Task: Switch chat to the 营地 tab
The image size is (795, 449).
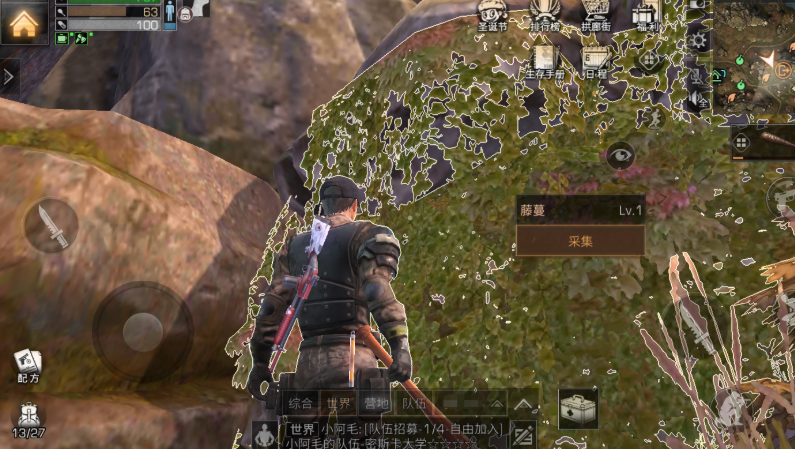Action: (377, 404)
